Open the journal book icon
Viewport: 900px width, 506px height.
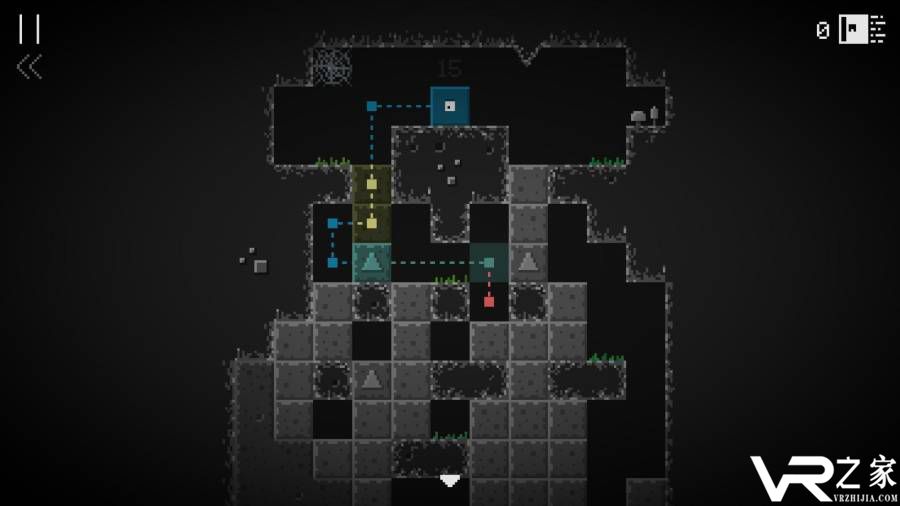[x=862, y=29]
